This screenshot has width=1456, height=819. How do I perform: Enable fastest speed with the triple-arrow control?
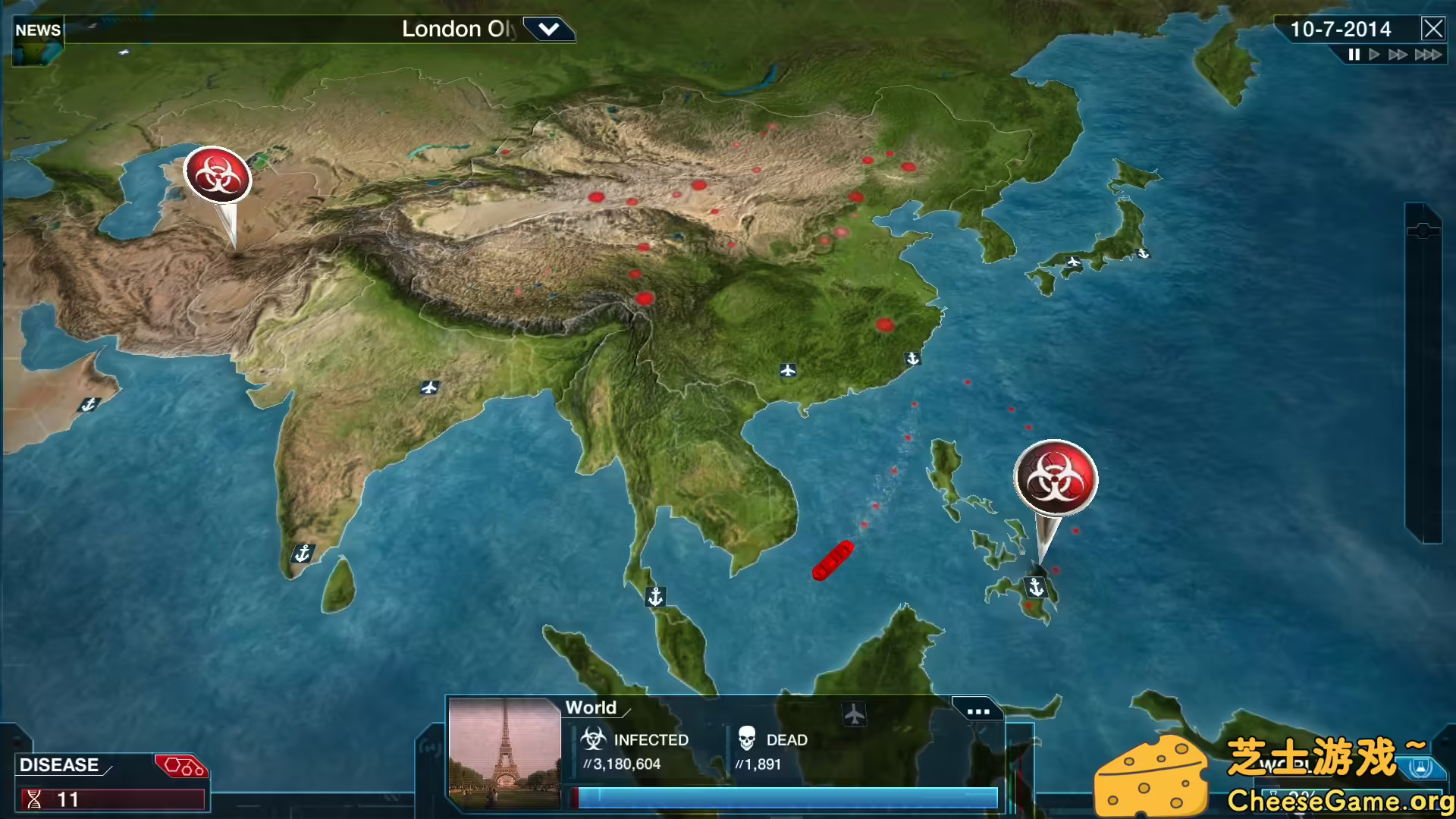coord(1429,54)
